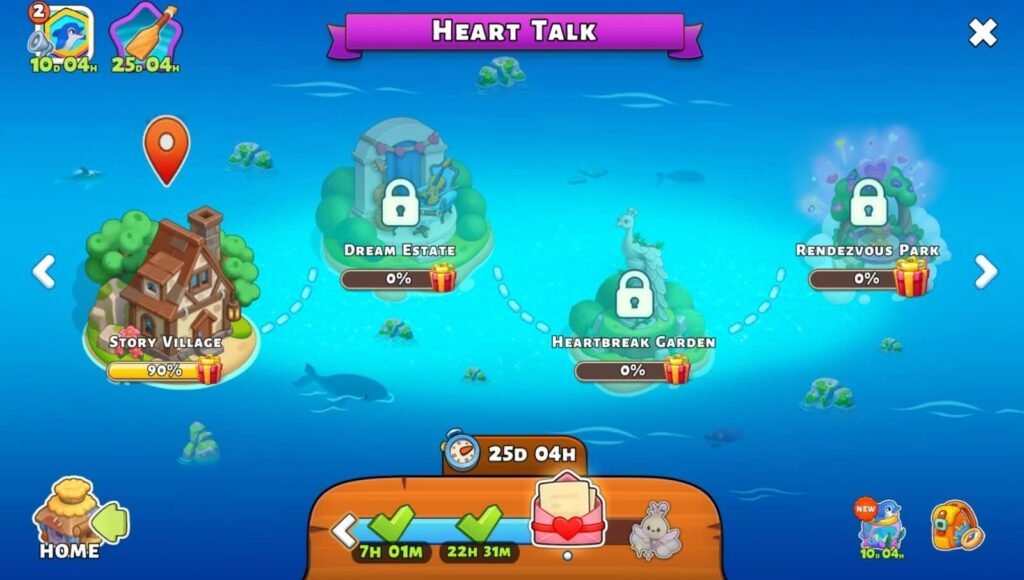This screenshot has width=1024, height=580.
Task: Show previous islands with left arrow
Action: pyautogui.click(x=44, y=271)
